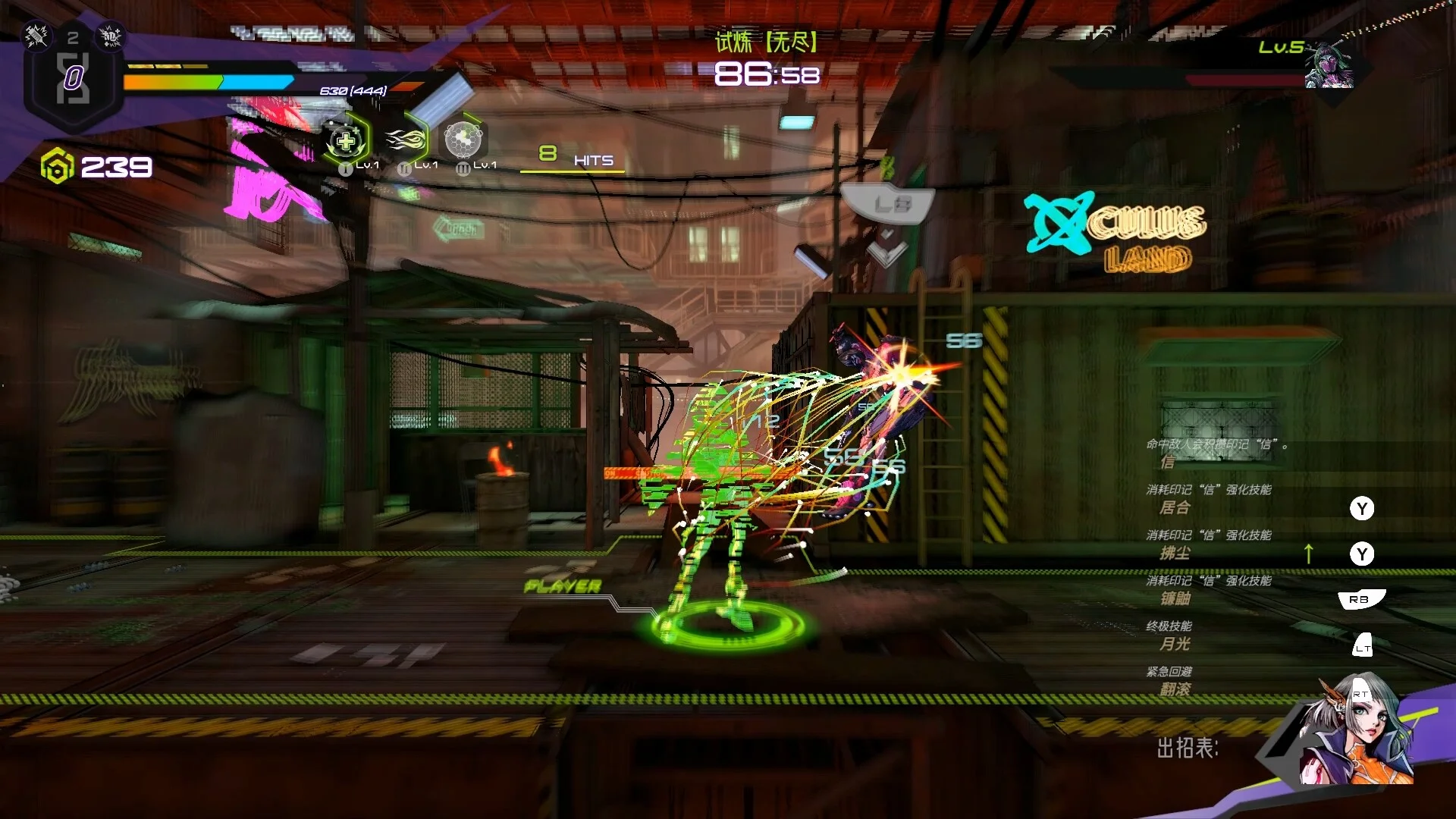The image size is (1456, 819).
Task: Tap the yellow hexagon currency icon
Action: point(57,167)
